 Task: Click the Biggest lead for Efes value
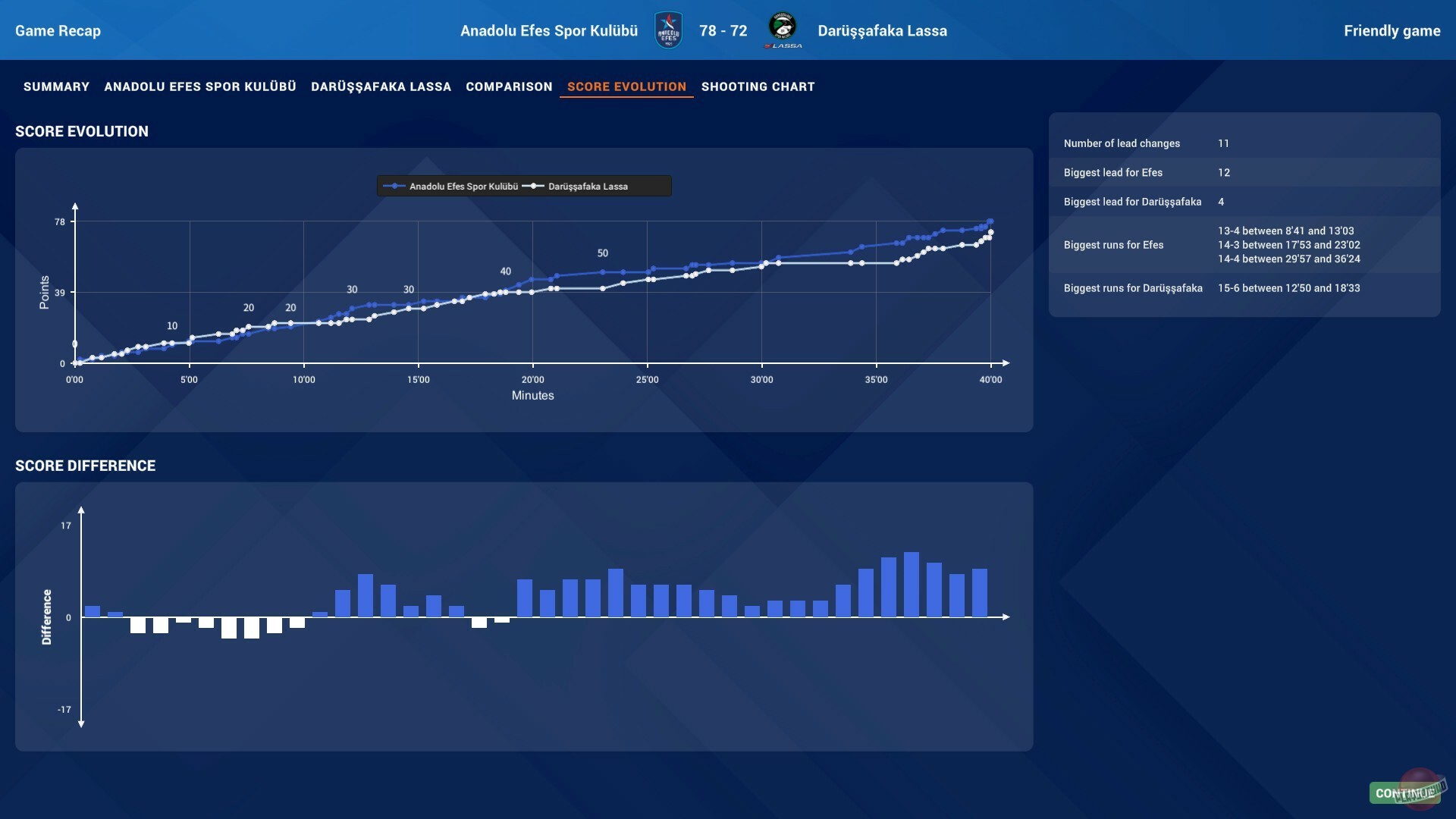click(x=1224, y=173)
